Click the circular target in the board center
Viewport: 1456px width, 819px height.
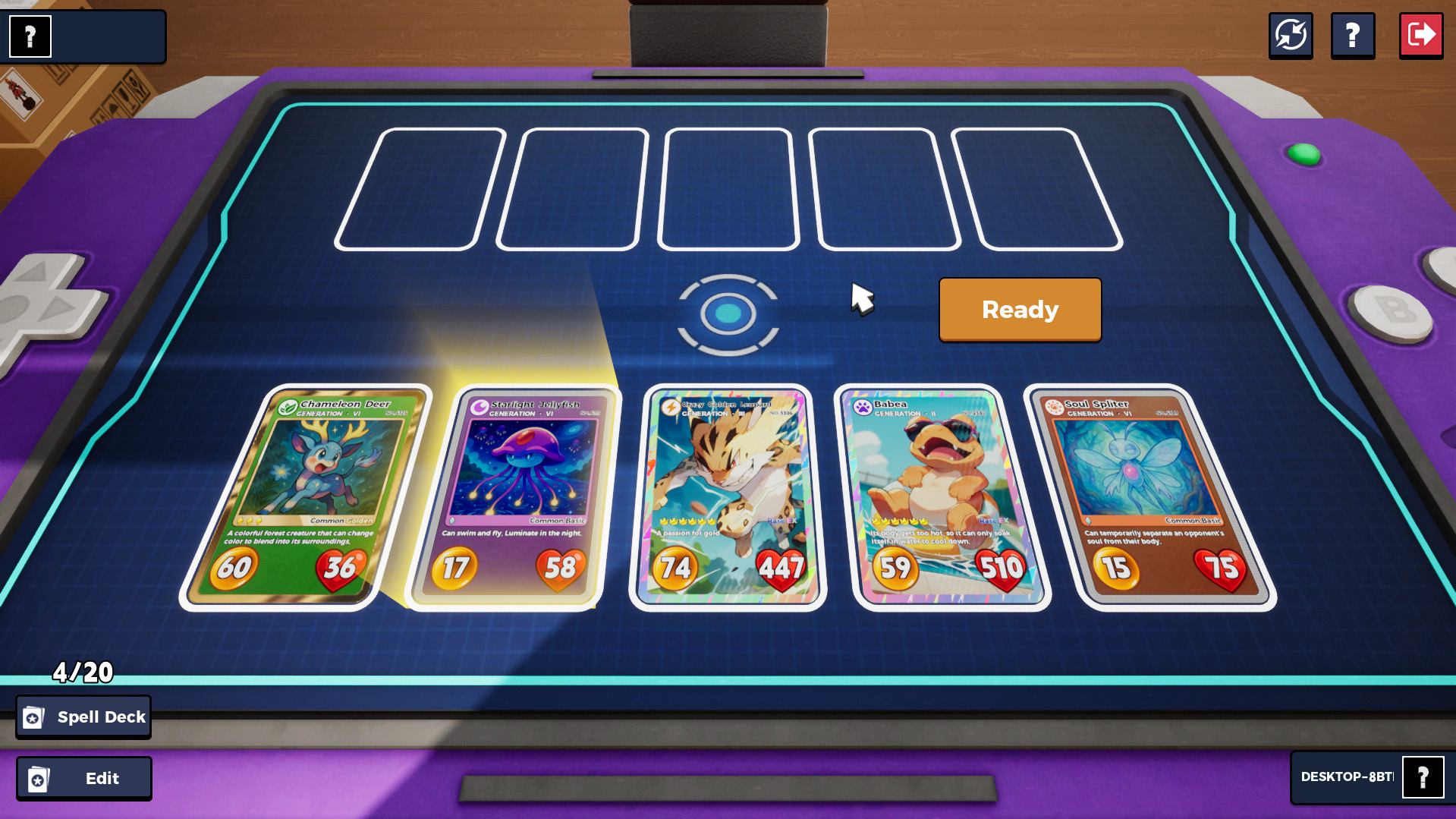tap(728, 314)
